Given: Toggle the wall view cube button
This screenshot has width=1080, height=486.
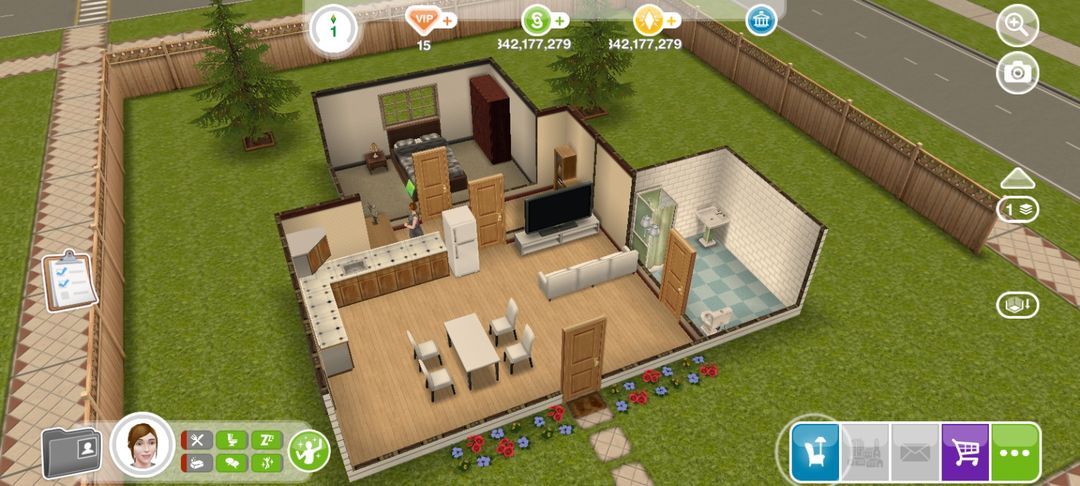Looking at the screenshot, I should click(x=1018, y=305).
